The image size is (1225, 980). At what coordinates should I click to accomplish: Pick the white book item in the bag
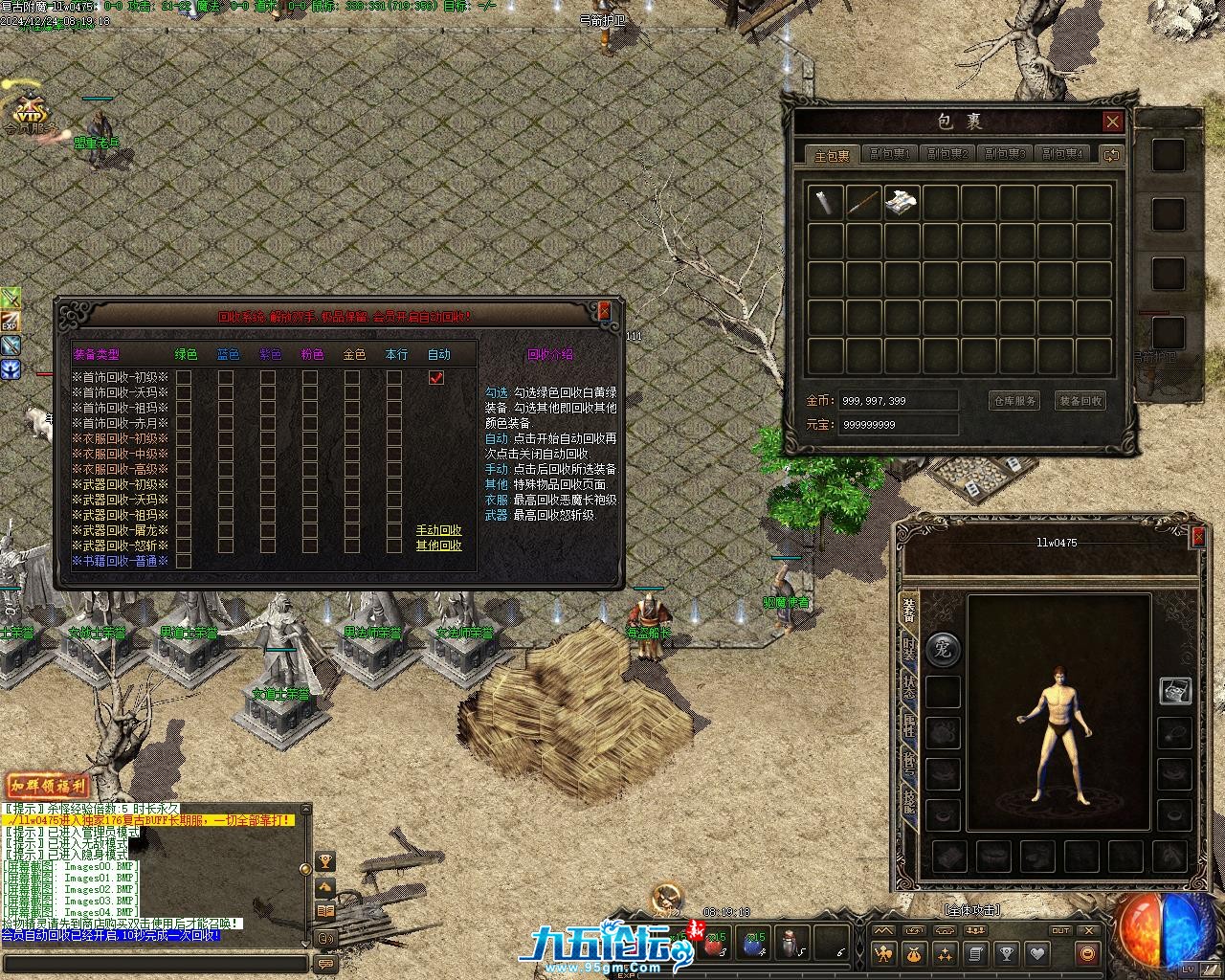(902, 203)
